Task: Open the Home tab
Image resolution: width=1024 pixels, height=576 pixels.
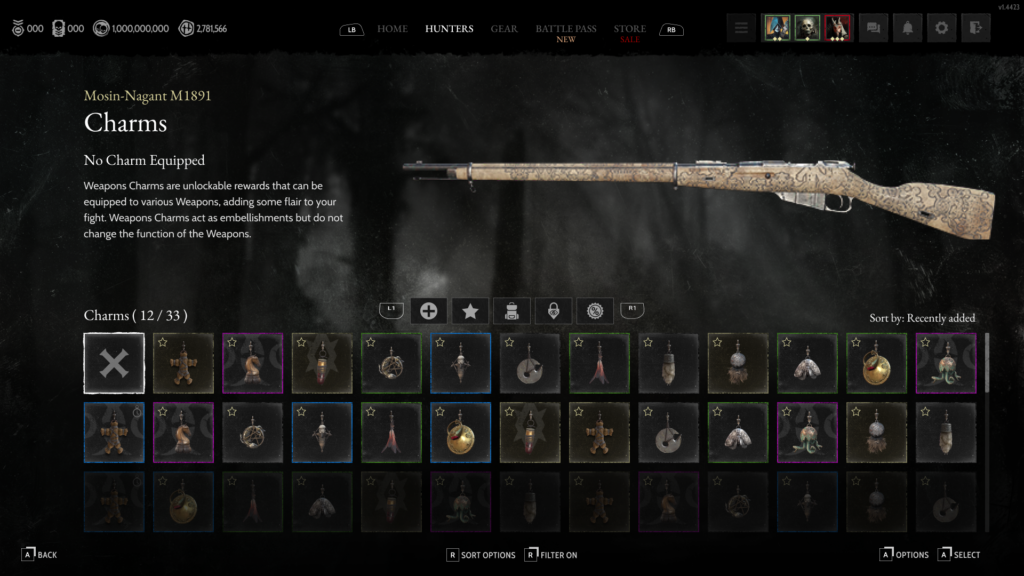Action: pos(392,28)
